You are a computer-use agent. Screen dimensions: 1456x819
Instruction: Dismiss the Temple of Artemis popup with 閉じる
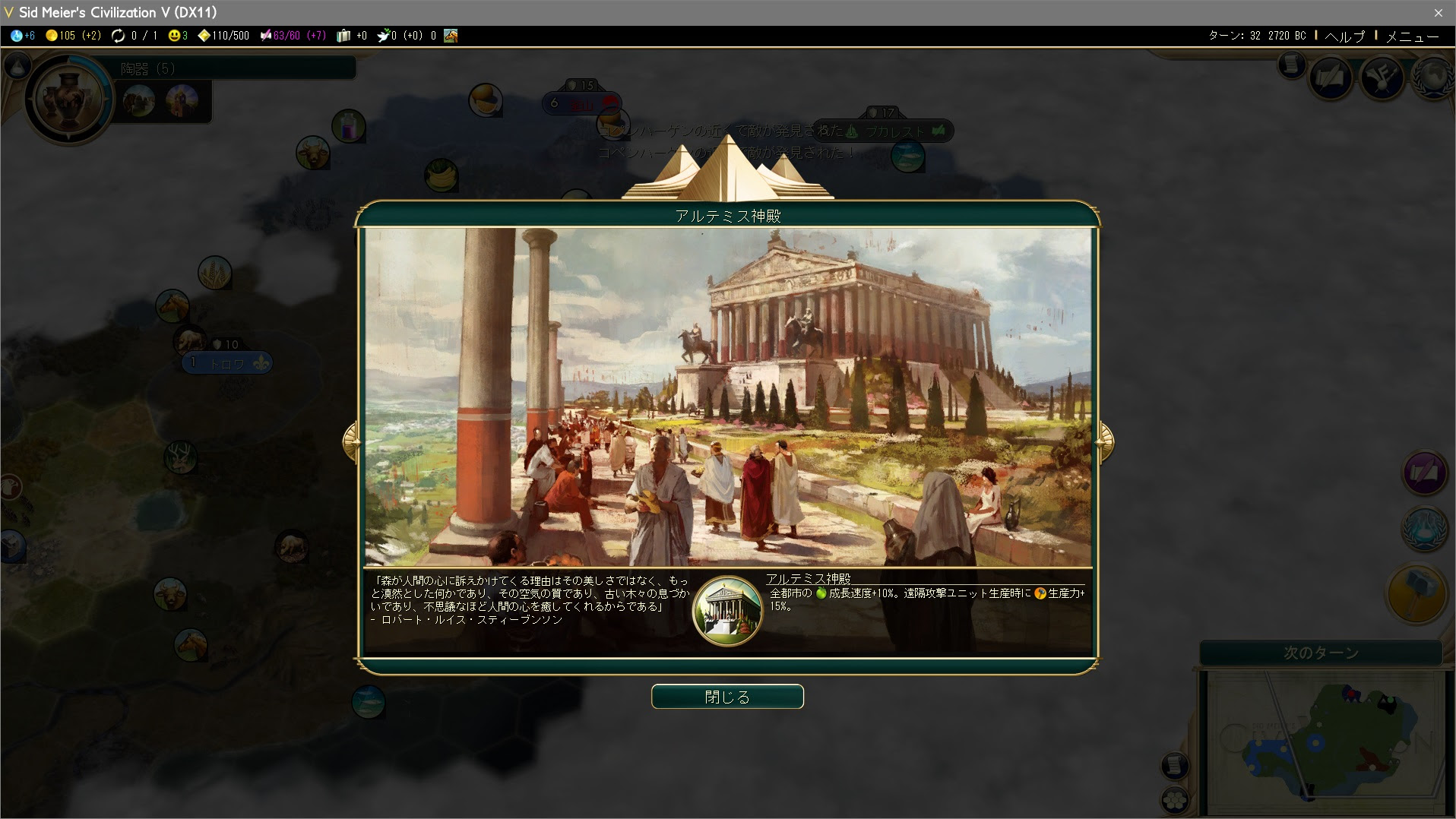[x=727, y=696]
